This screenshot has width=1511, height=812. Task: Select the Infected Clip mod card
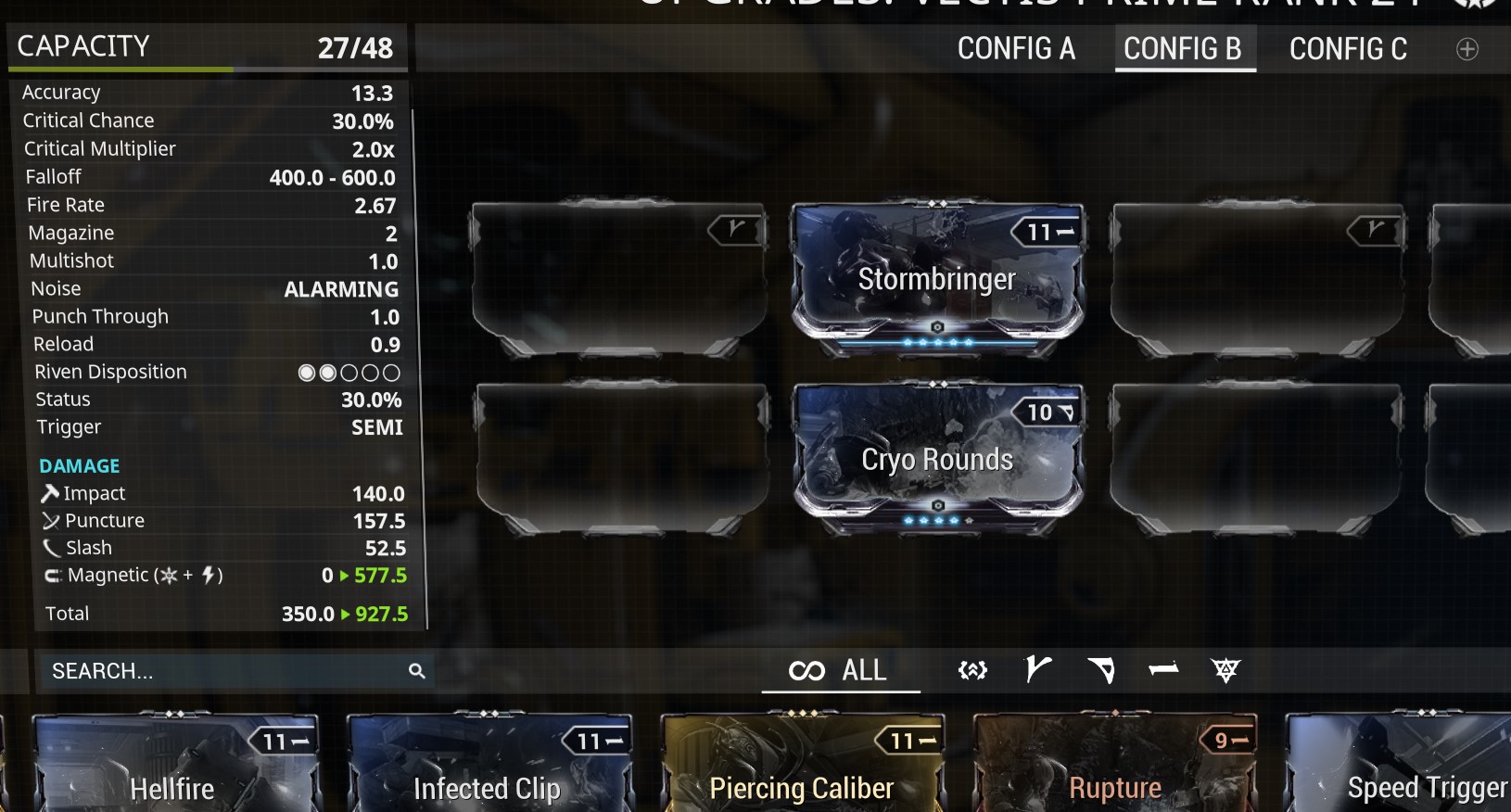(x=488, y=765)
